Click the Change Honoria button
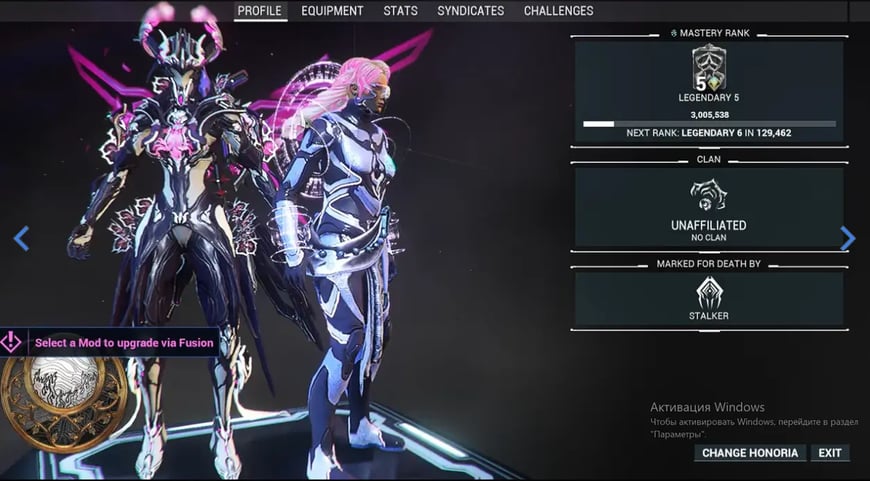This screenshot has height=481, width=870. (750, 453)
